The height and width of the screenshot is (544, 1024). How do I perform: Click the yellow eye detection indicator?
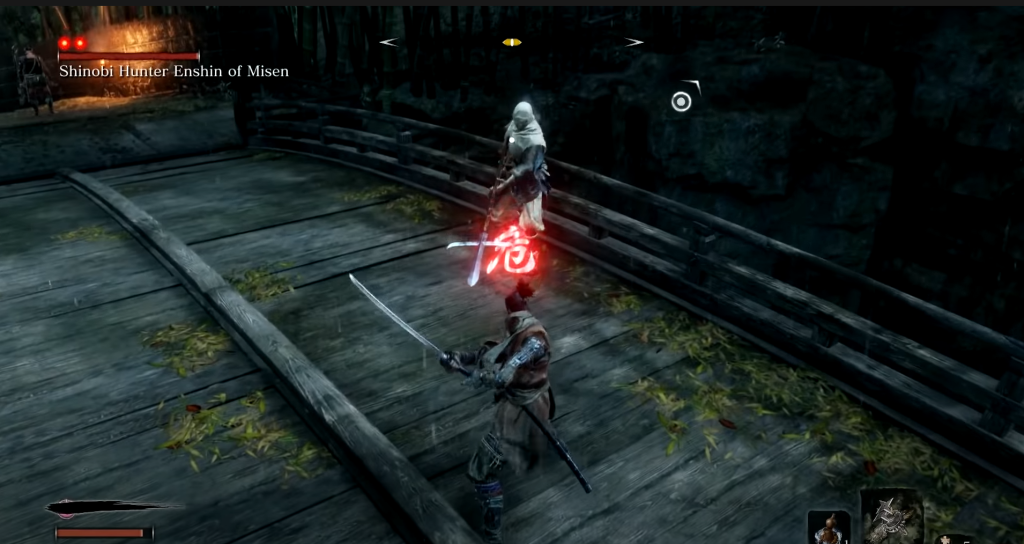click(512, 42)
